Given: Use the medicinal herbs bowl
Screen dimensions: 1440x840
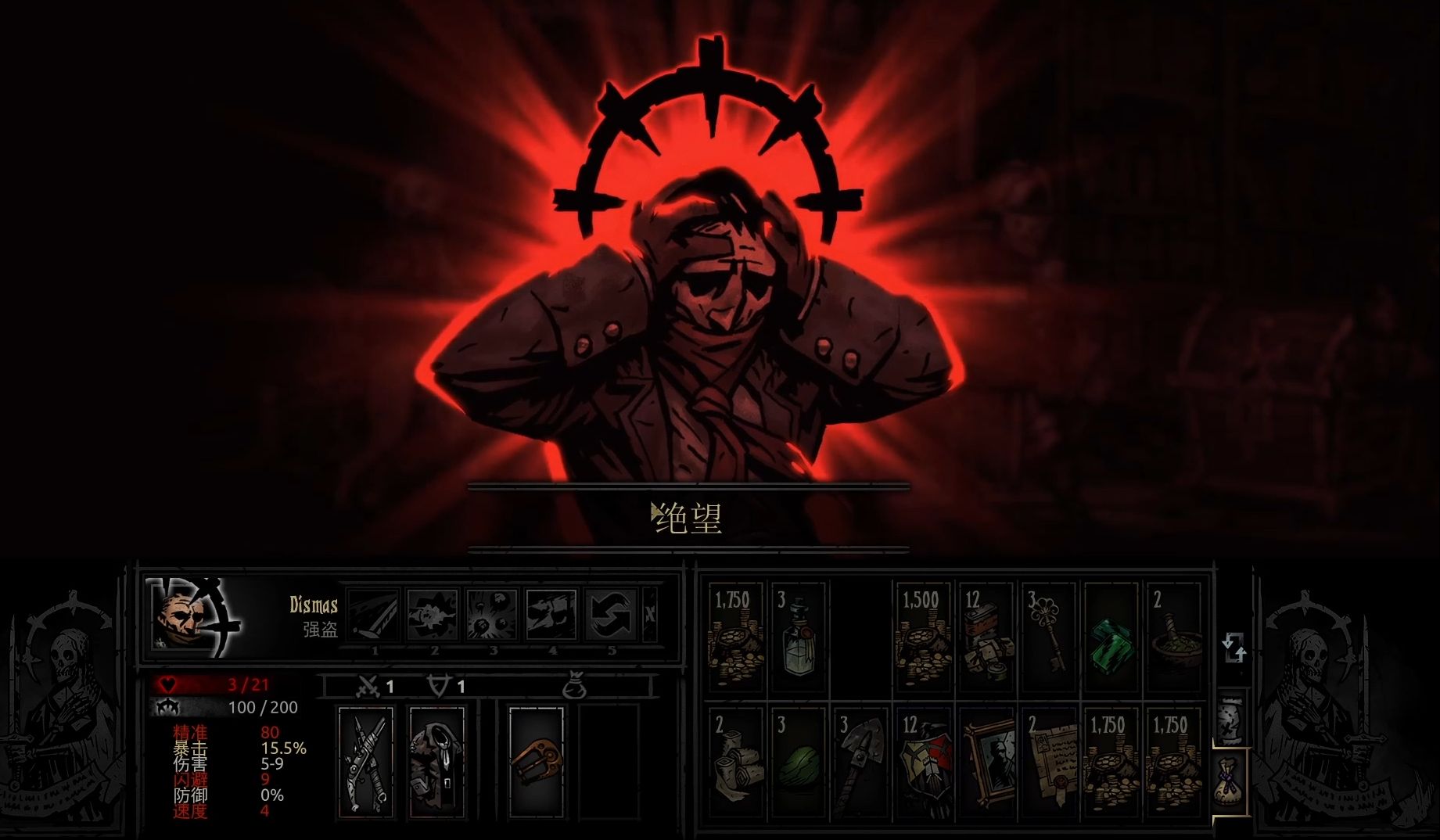Looking at the screenshot, I should pyautogui.click(x=1173, y=637).
